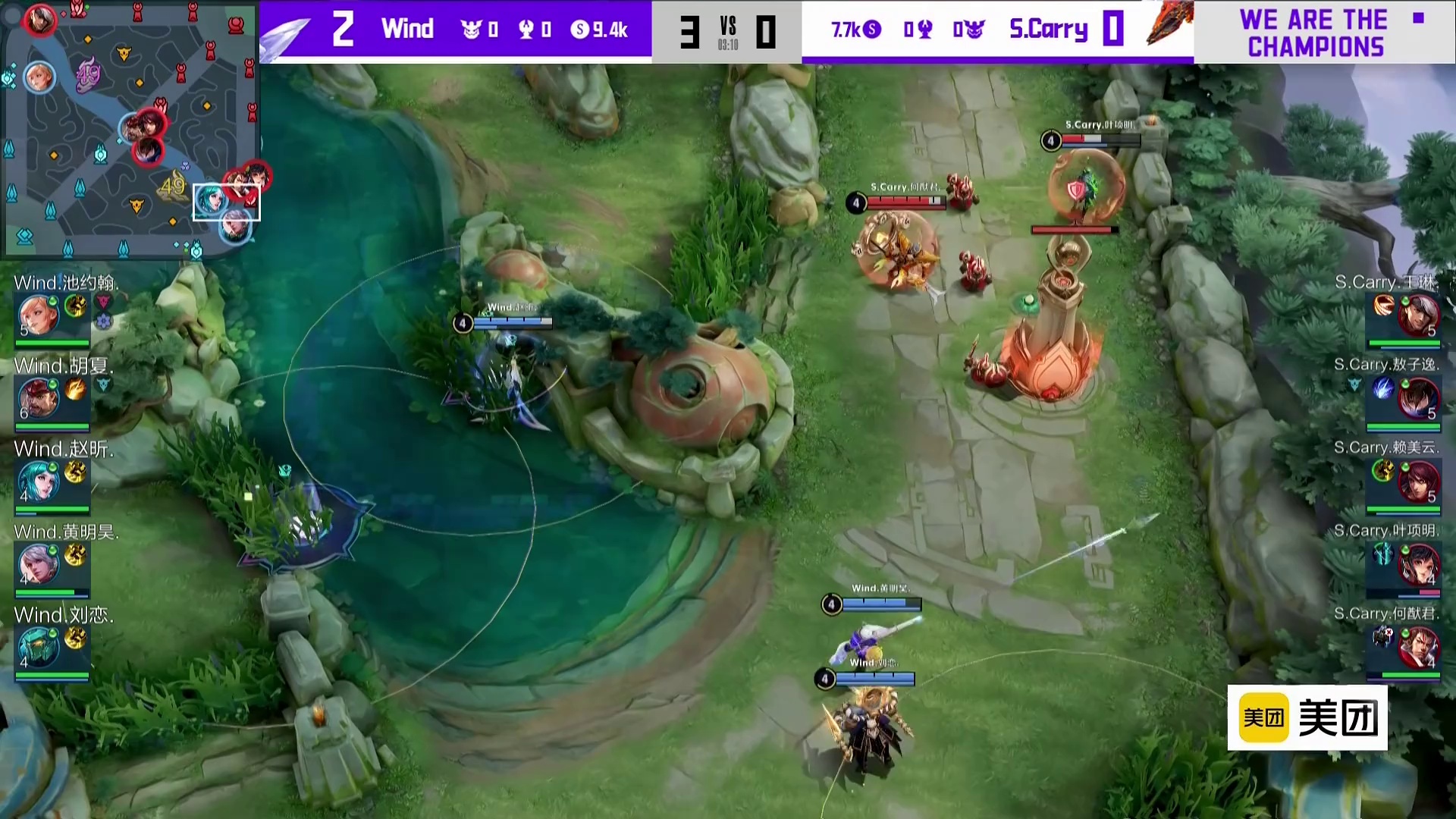1456x819 pixels.
Task: Select Wind.胡夏's hero portrait
Action: pos(37,397)
